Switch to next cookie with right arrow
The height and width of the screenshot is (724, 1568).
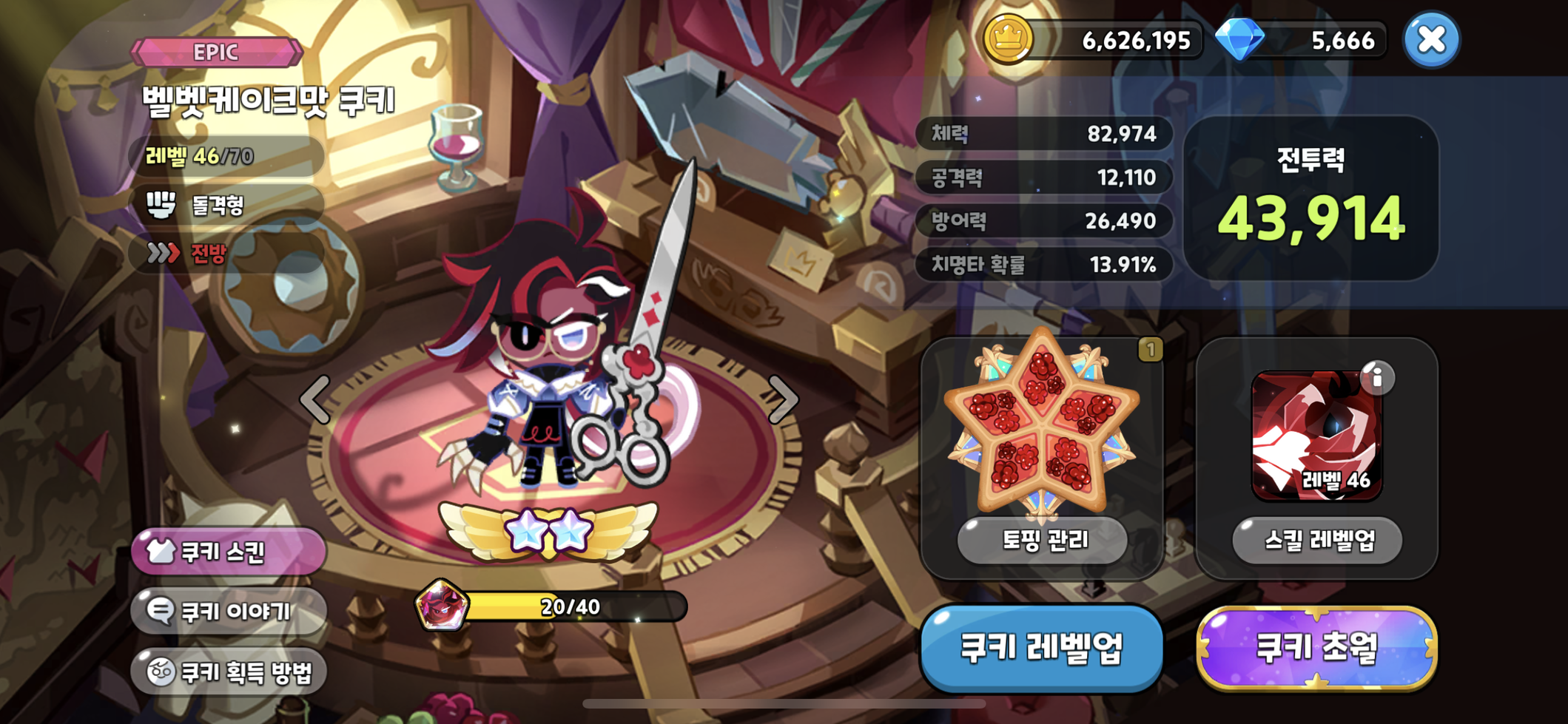(x=783, y=399)
